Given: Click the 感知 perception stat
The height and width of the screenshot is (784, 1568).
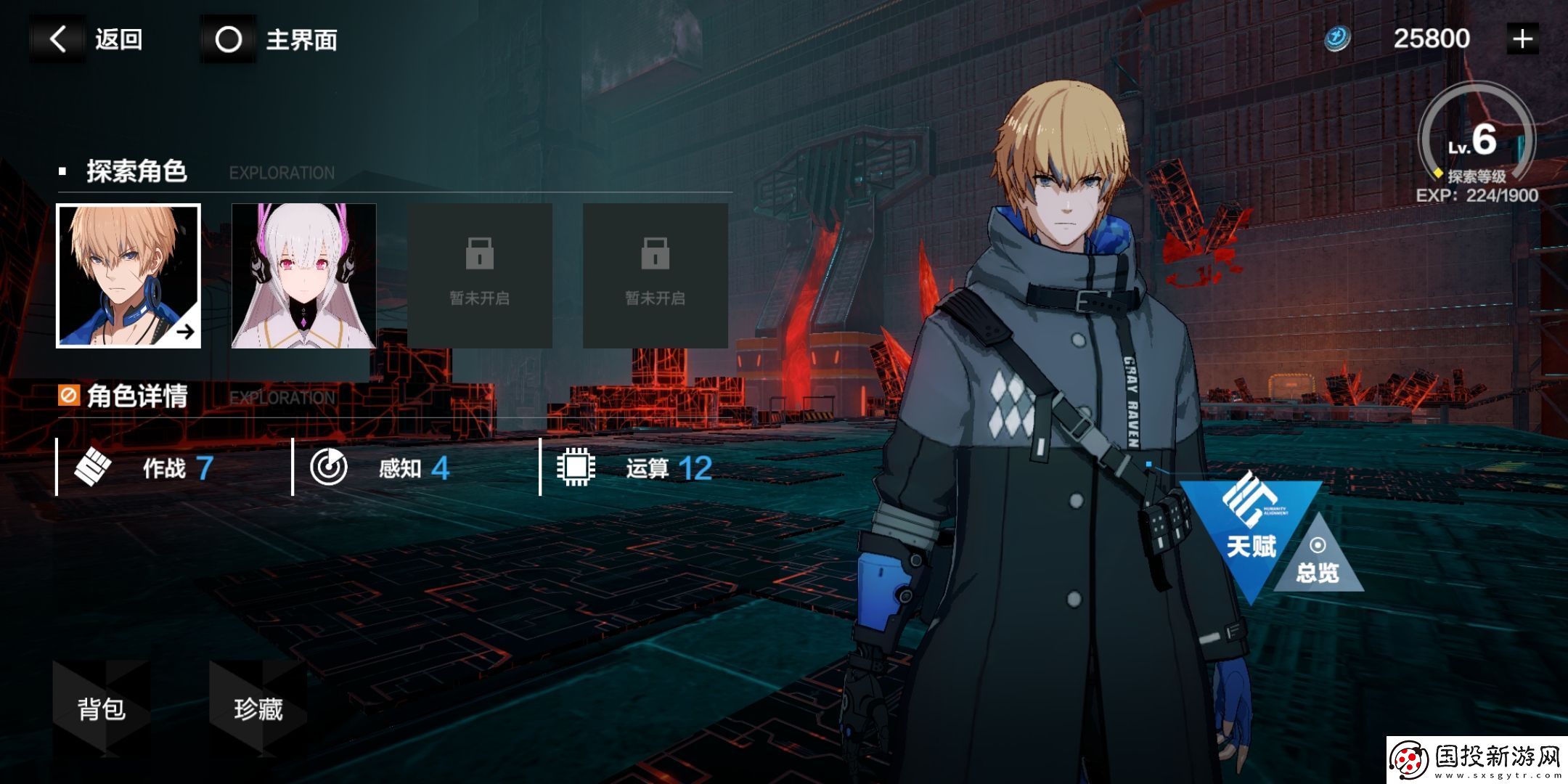Looking at the screenshot, I should [381, 468].
